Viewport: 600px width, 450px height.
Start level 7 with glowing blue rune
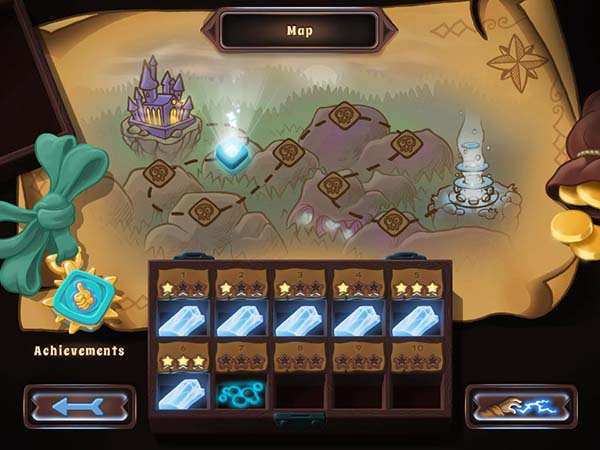[x=241, y=389]
